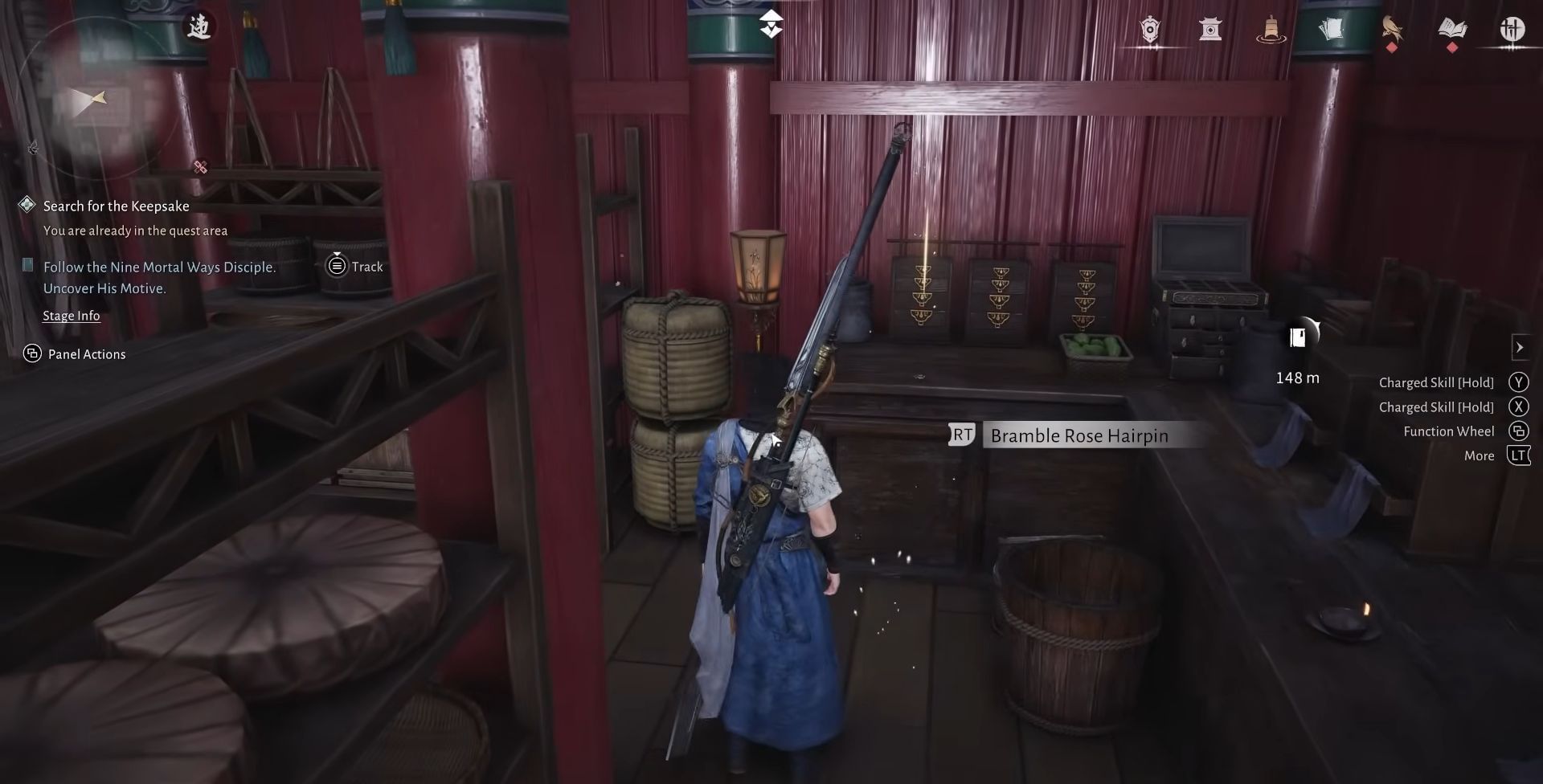Screen dimensions: 1543x784
Task: Click the fast-travel icon on the minimap
Action: pos(201,26)
